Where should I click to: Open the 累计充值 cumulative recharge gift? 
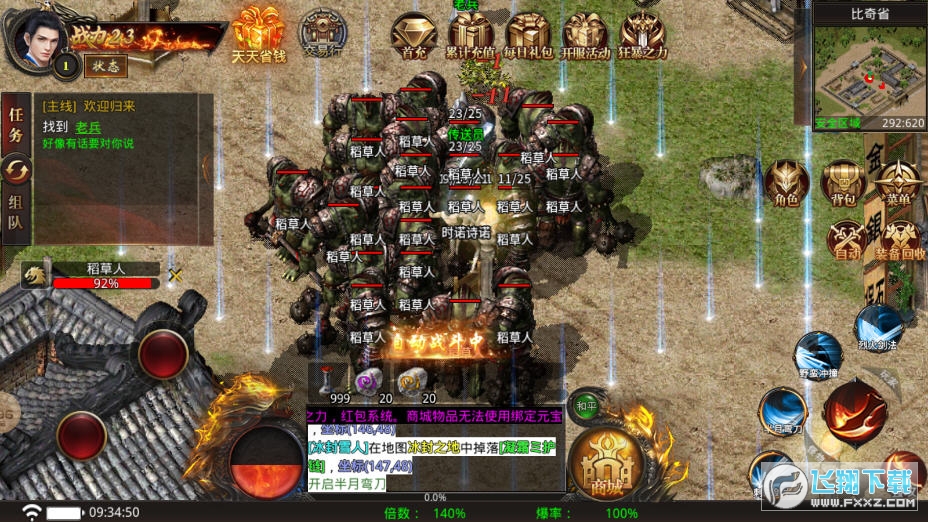[470, 35]
